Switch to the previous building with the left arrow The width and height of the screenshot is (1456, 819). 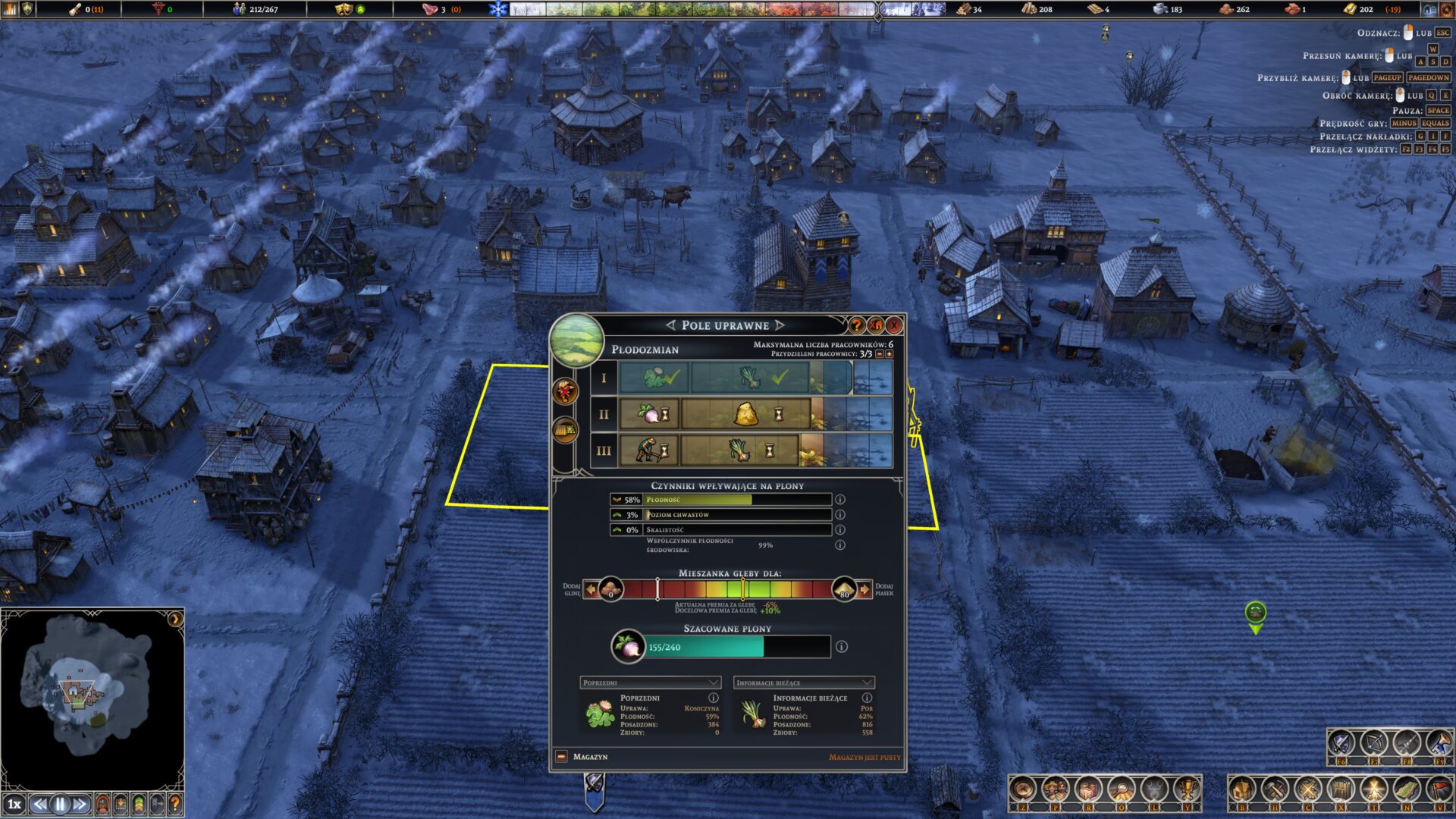(x=670, y=325)
